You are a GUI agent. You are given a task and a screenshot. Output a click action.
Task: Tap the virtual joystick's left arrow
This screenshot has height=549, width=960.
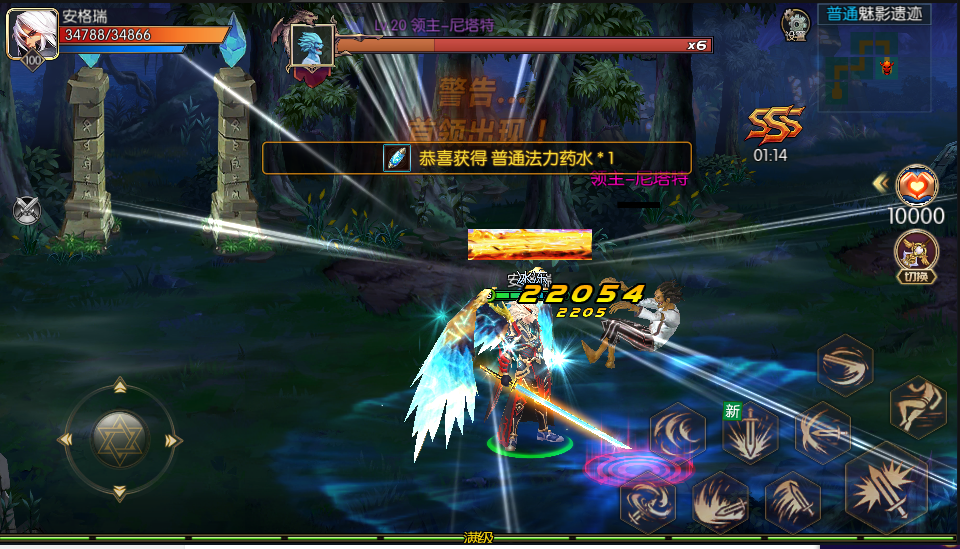point(67,439)
